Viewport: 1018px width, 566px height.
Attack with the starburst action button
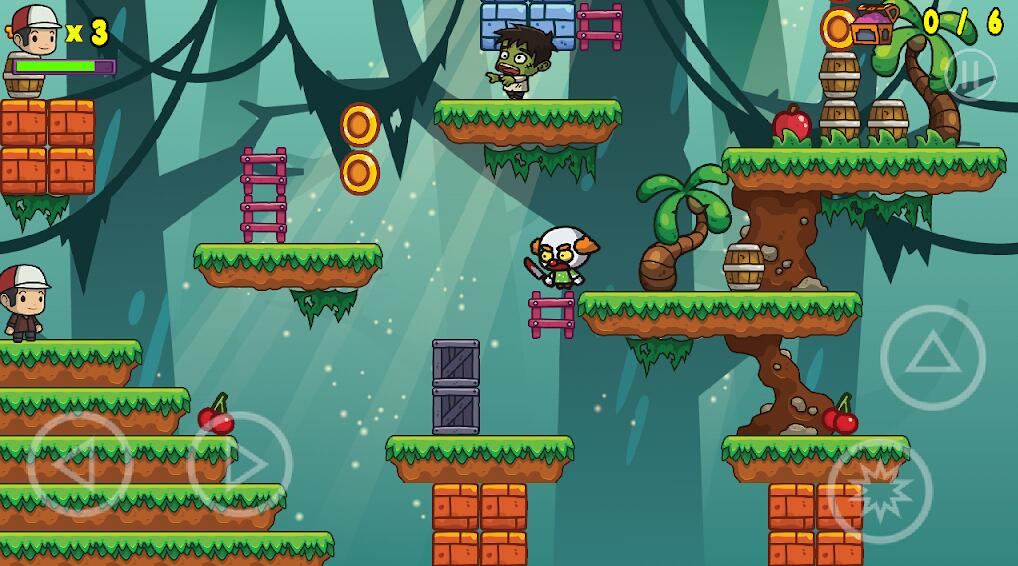click(880, 490)
